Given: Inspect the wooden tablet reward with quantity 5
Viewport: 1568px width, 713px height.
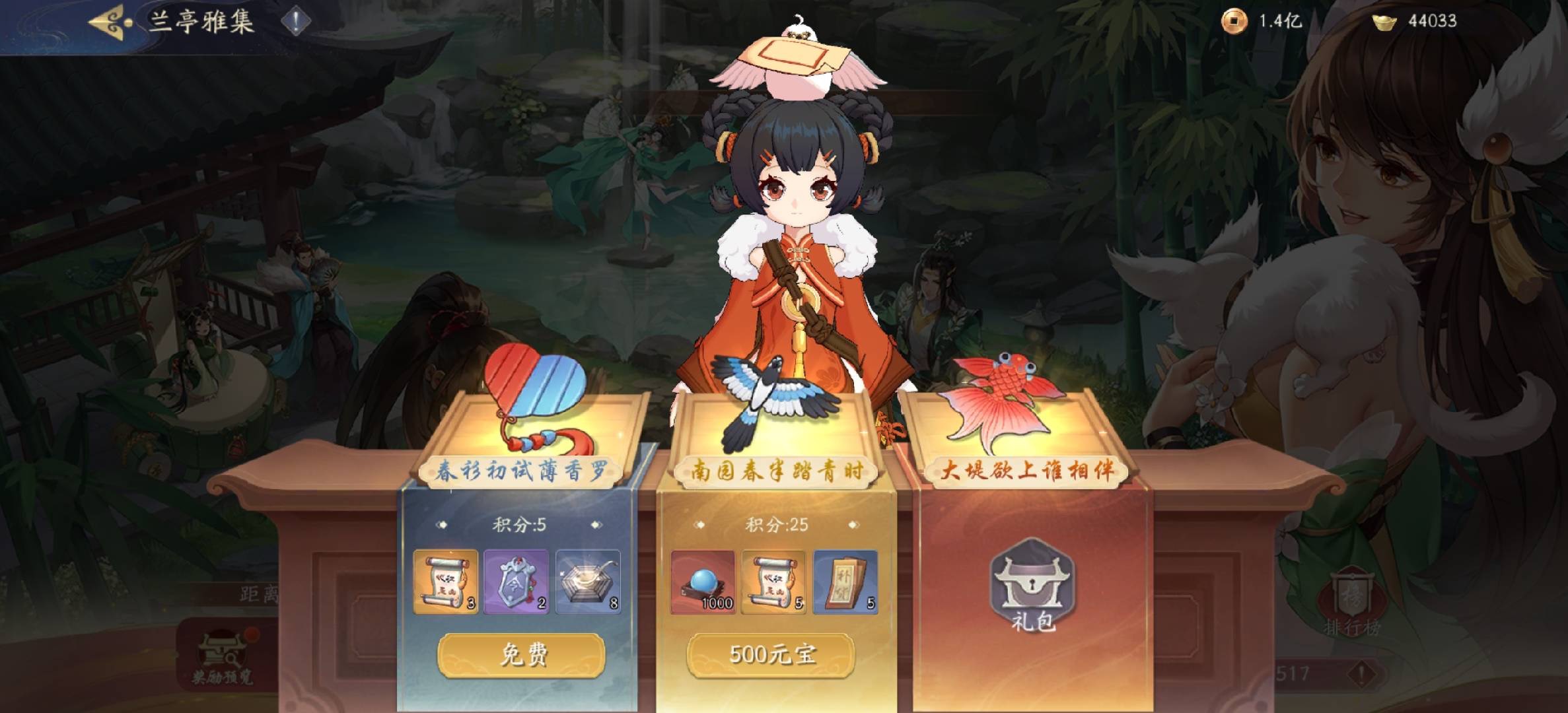Looking at the screenshot, I should [845, 582].
